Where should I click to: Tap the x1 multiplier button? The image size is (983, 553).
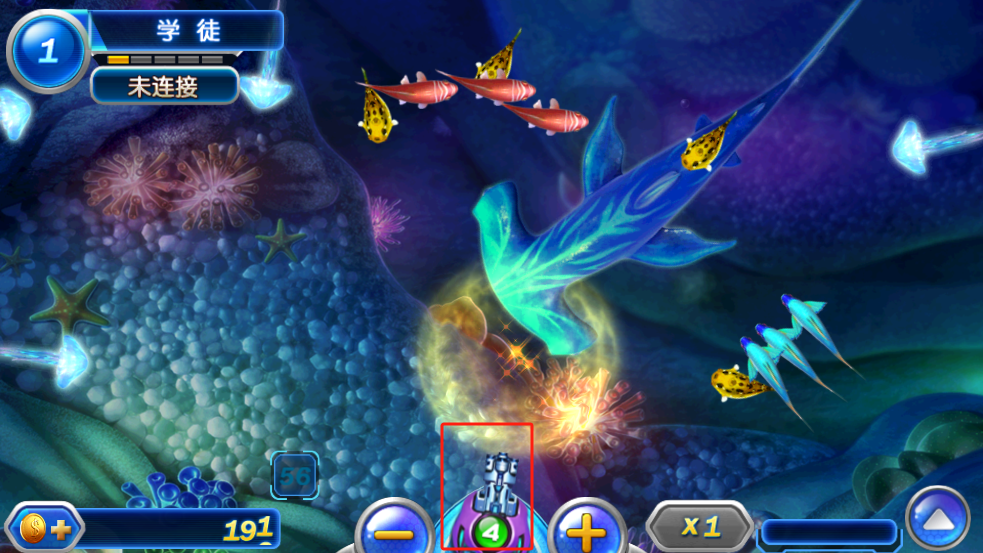pyautogui.click(x=700, y=526)
